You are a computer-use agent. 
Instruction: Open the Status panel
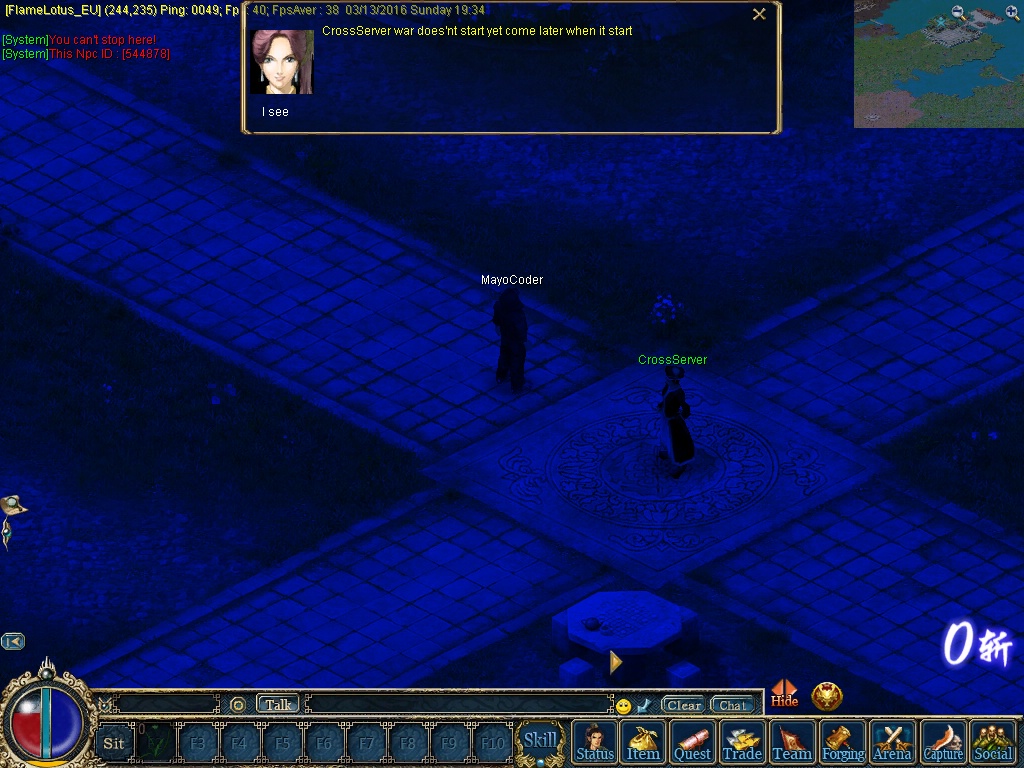click(595, 742)
